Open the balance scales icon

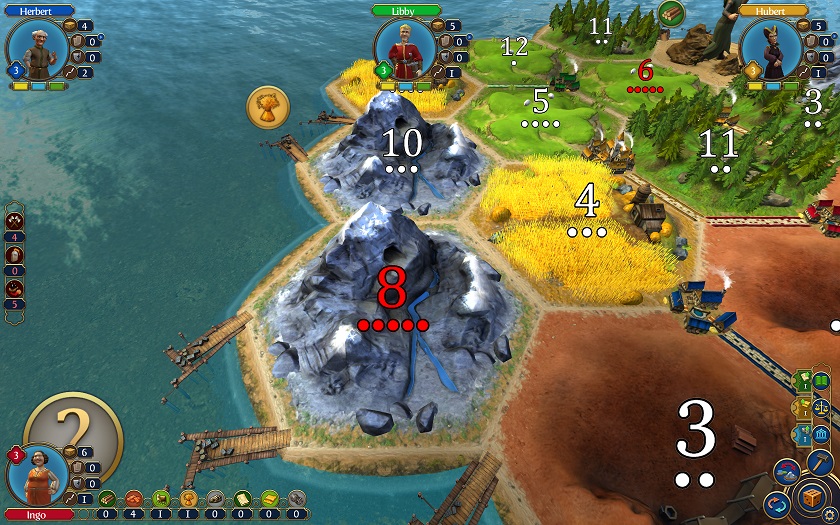[x=820, y=408]
